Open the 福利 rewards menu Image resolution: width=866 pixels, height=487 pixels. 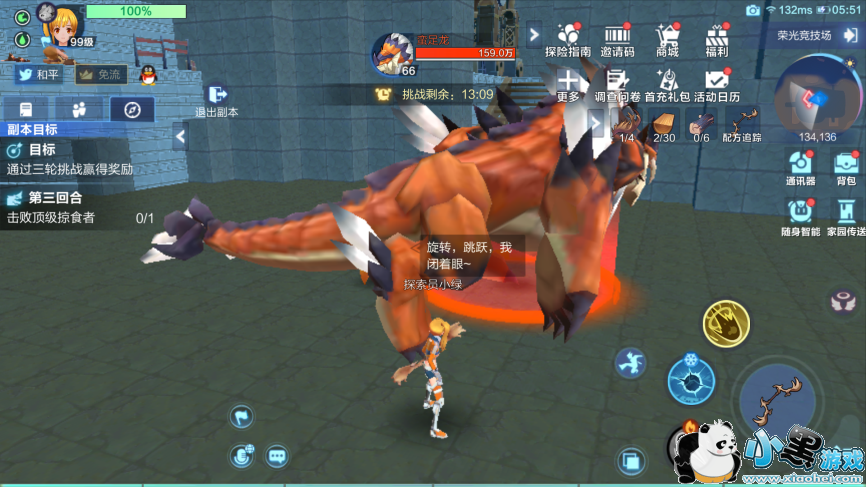tap(716, 40)
